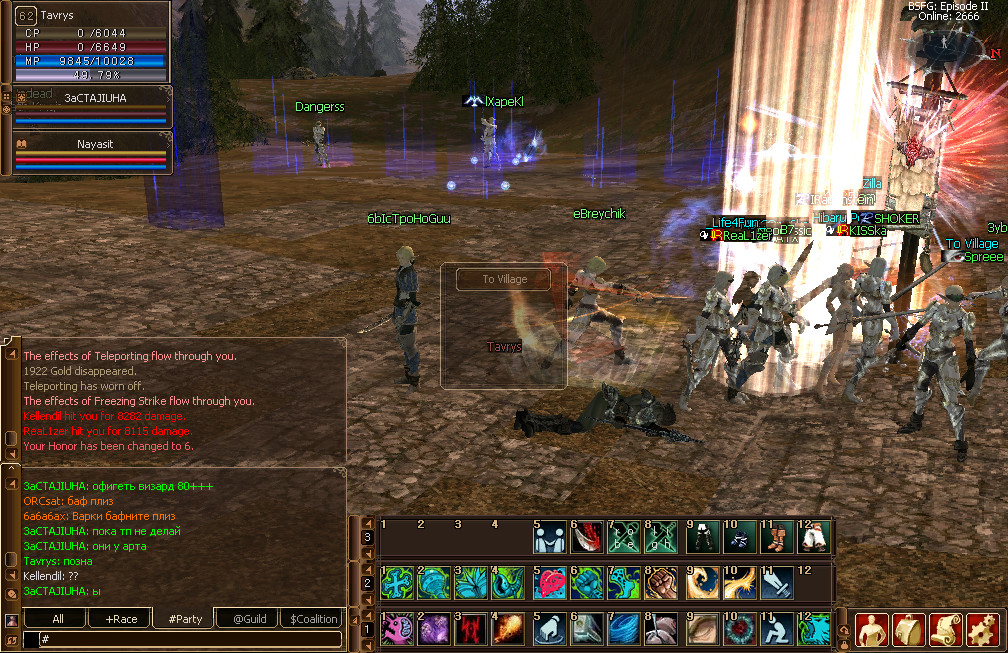The image size is (1008, 653).
Task: Activate the clenched fist skill
Action: [663, 582]
